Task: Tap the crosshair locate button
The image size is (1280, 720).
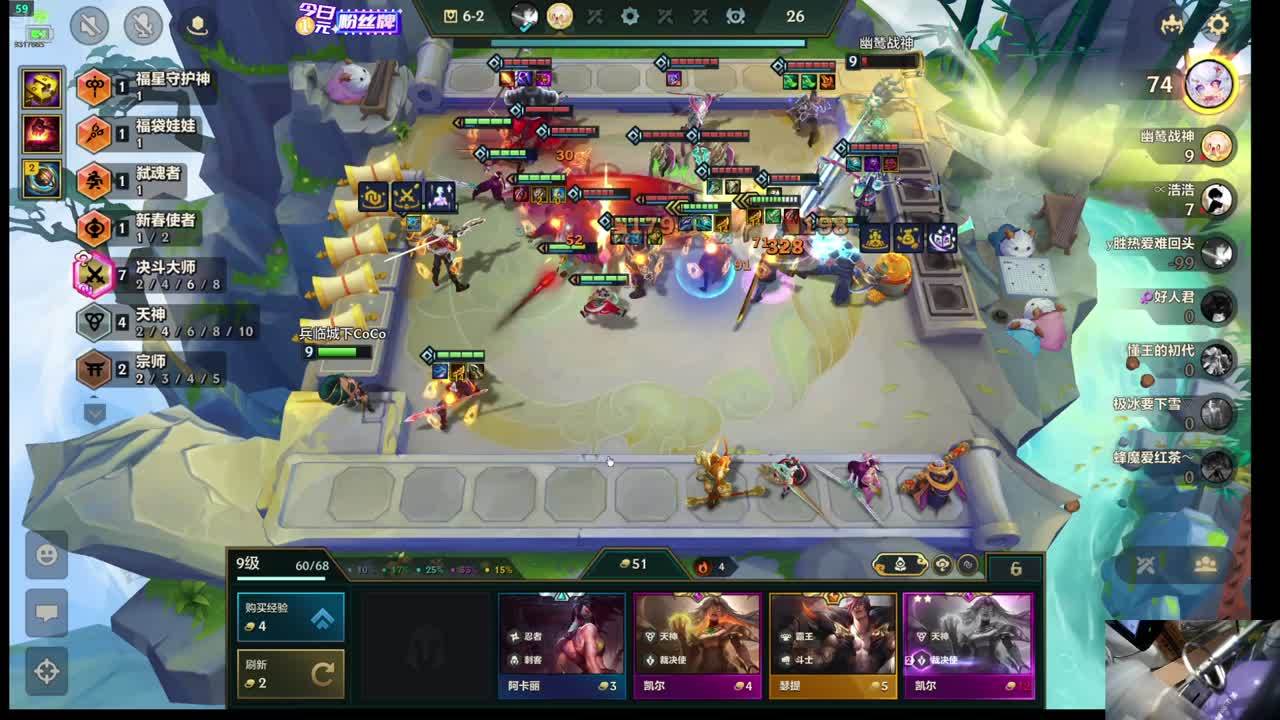Action: point(46,670)
